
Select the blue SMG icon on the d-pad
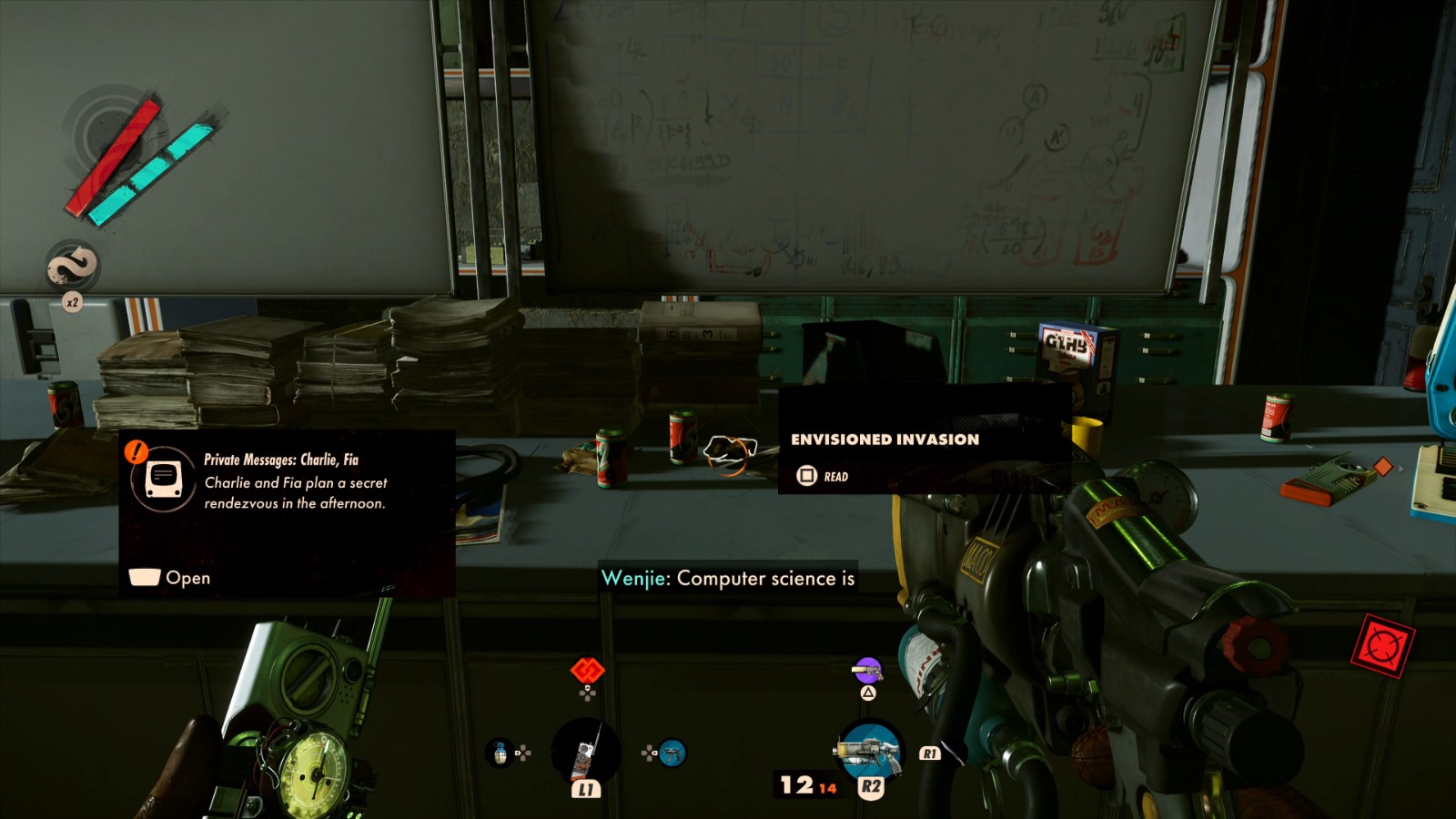point(672,753)
